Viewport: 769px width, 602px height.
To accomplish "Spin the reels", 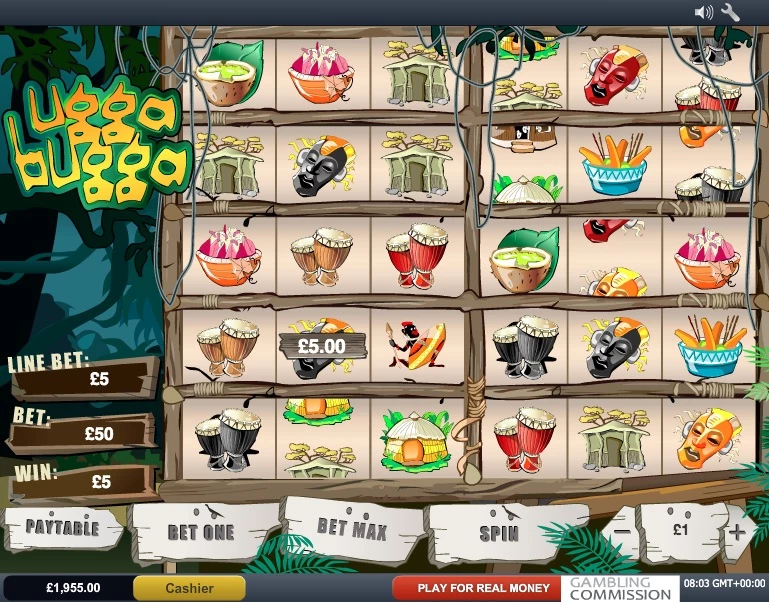I will pos(499,532).
